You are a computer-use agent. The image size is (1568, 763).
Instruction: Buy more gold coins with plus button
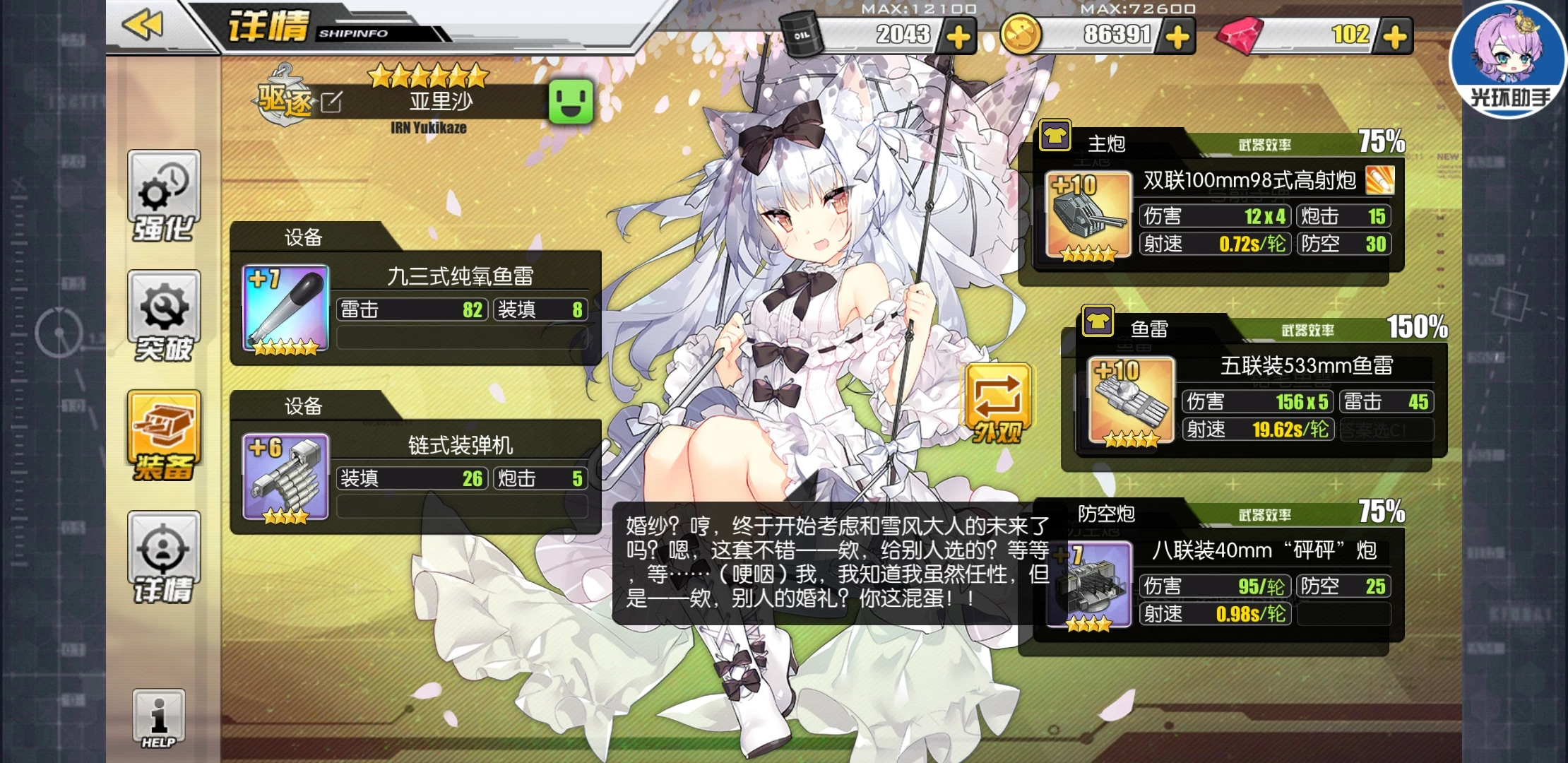1177,37
